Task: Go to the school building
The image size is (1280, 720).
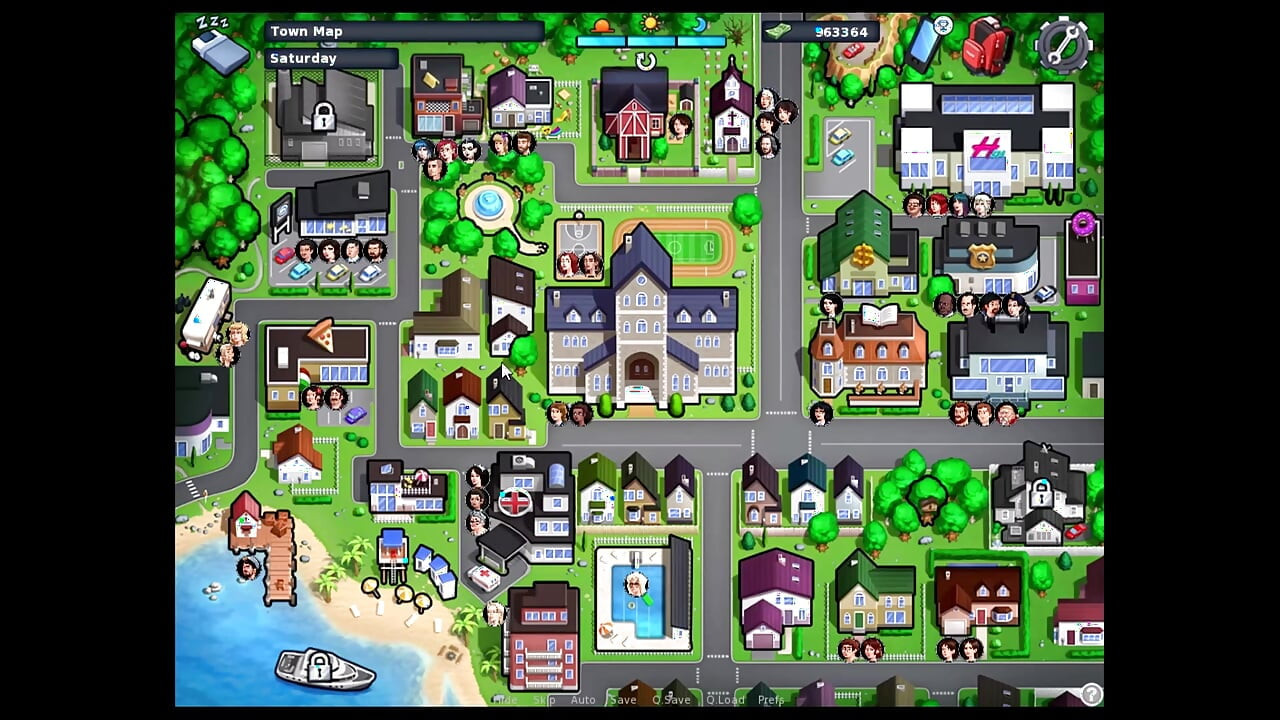Action: (640, 320)
